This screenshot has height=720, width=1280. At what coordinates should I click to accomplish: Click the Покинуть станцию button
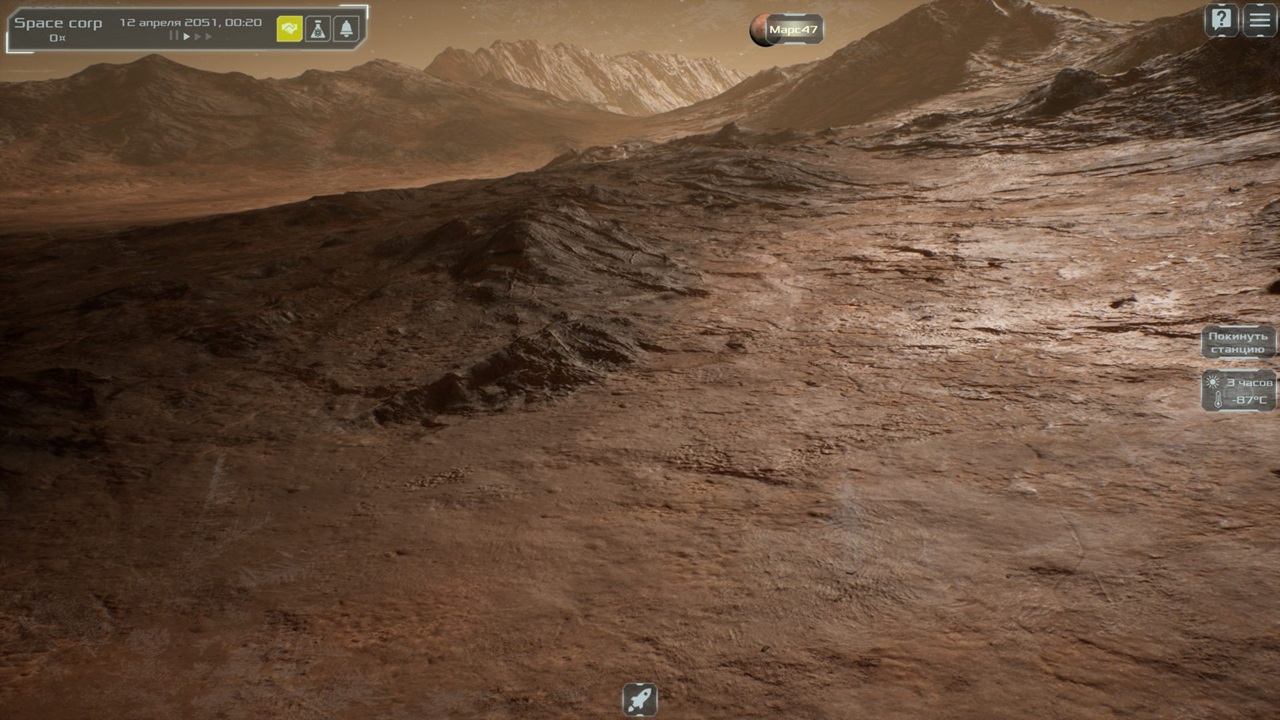point(1238,343)
